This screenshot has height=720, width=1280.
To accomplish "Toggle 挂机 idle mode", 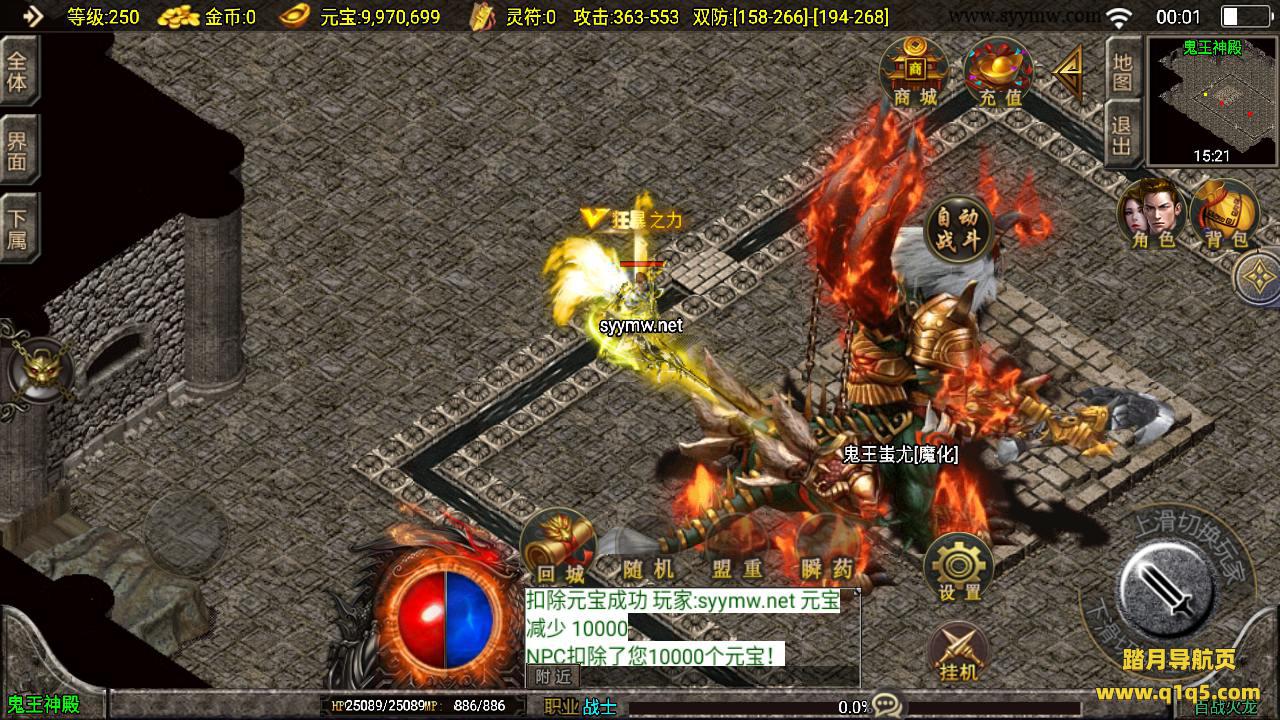I will (958, 651).
